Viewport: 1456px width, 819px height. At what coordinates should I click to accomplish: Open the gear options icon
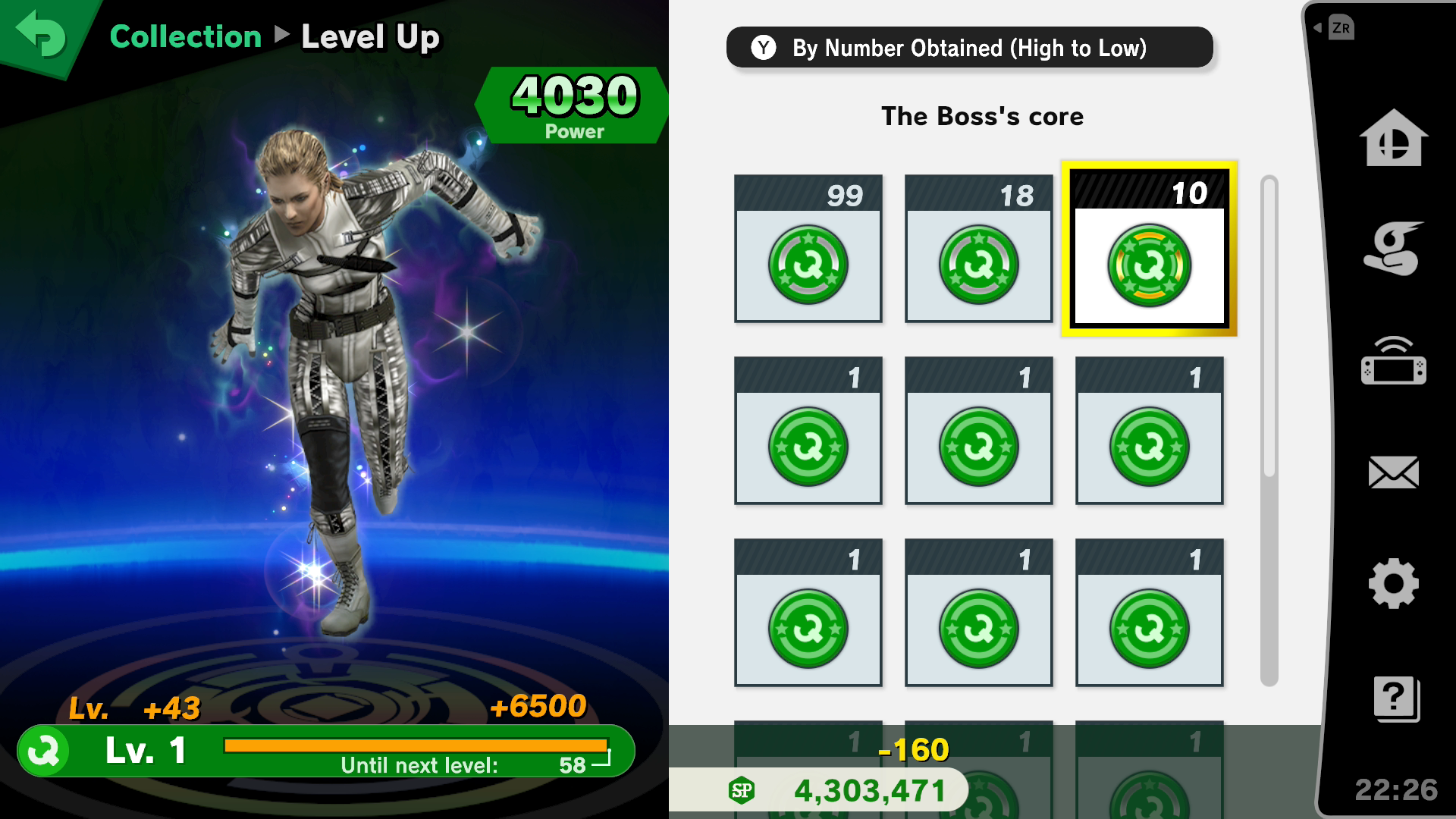[x=1393, y=584]
